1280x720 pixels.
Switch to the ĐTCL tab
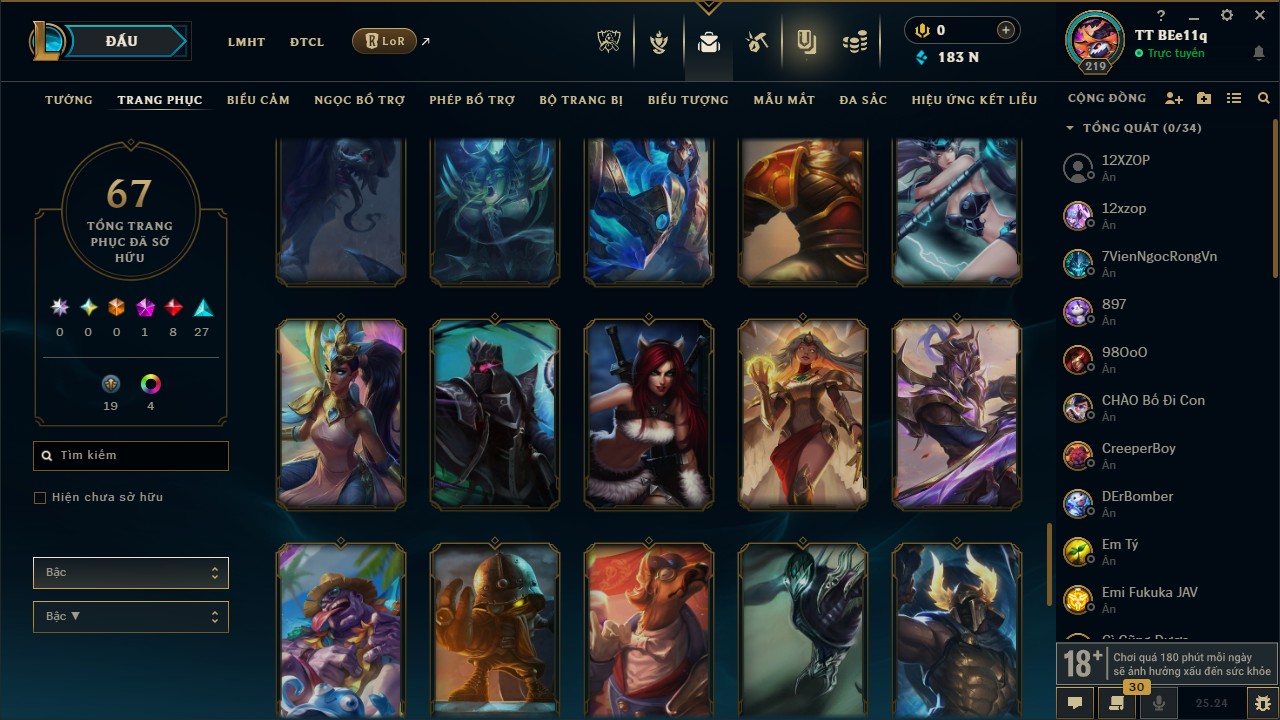tap(307, 42)
